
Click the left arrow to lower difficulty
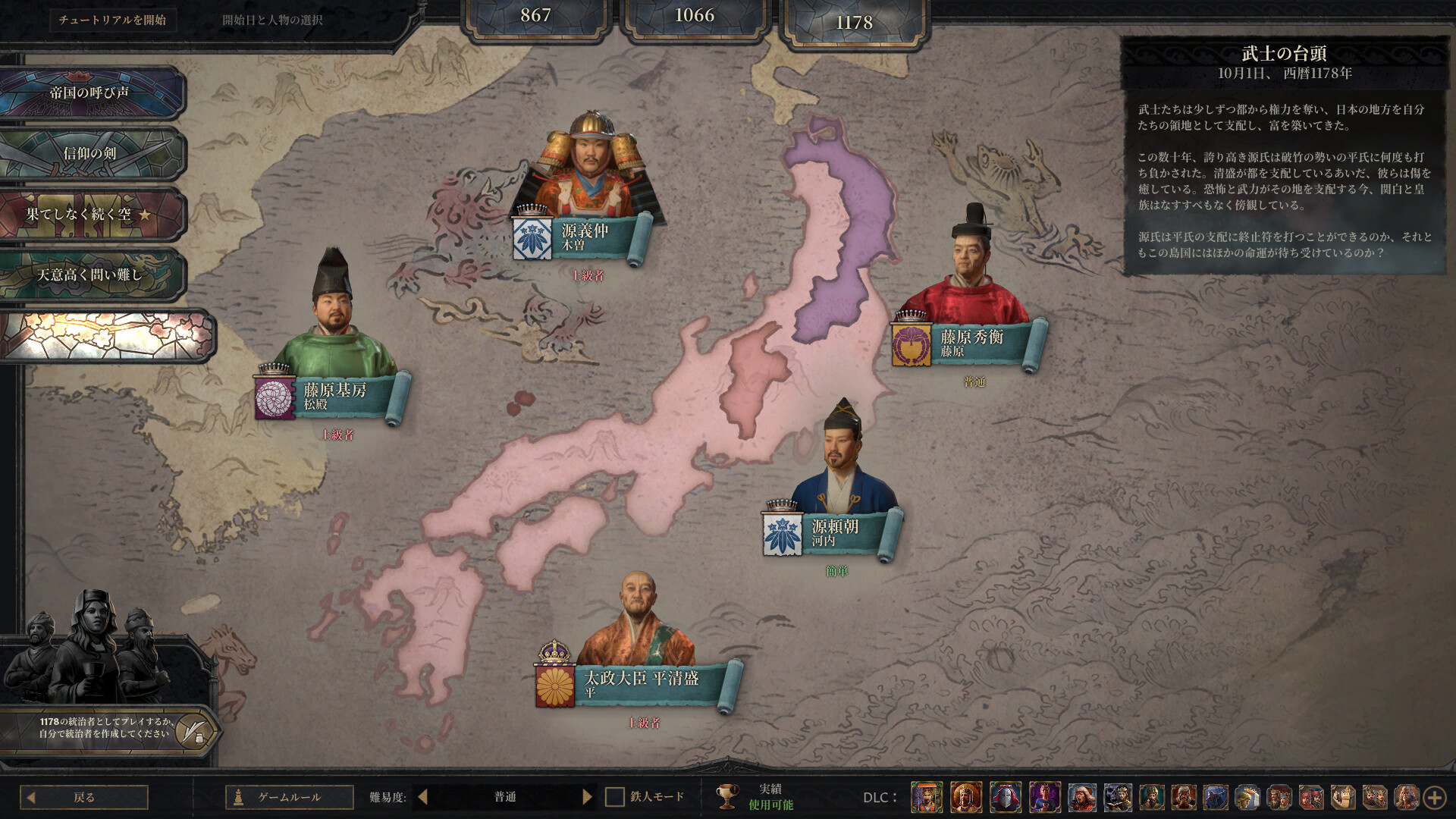[x=422, y=797]
